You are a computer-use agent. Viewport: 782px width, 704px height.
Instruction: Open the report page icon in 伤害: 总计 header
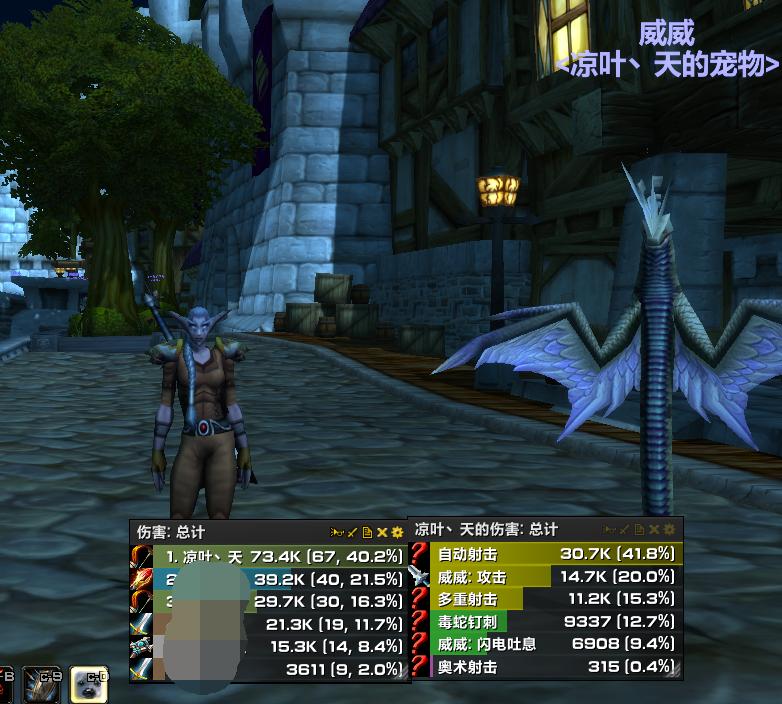point(368,532)
